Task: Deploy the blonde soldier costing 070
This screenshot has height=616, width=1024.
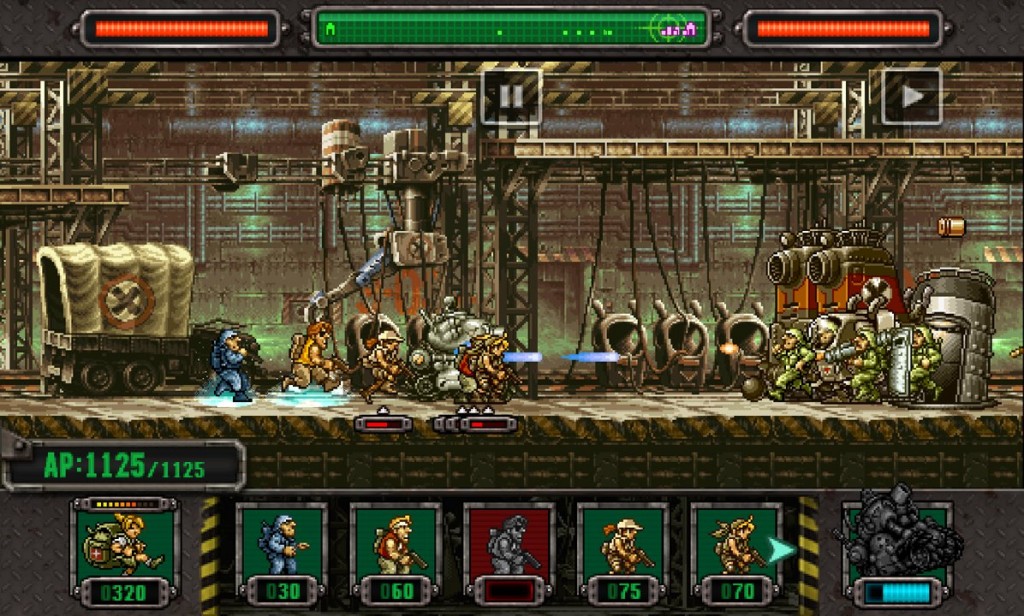Action: (x=736, y=553)
